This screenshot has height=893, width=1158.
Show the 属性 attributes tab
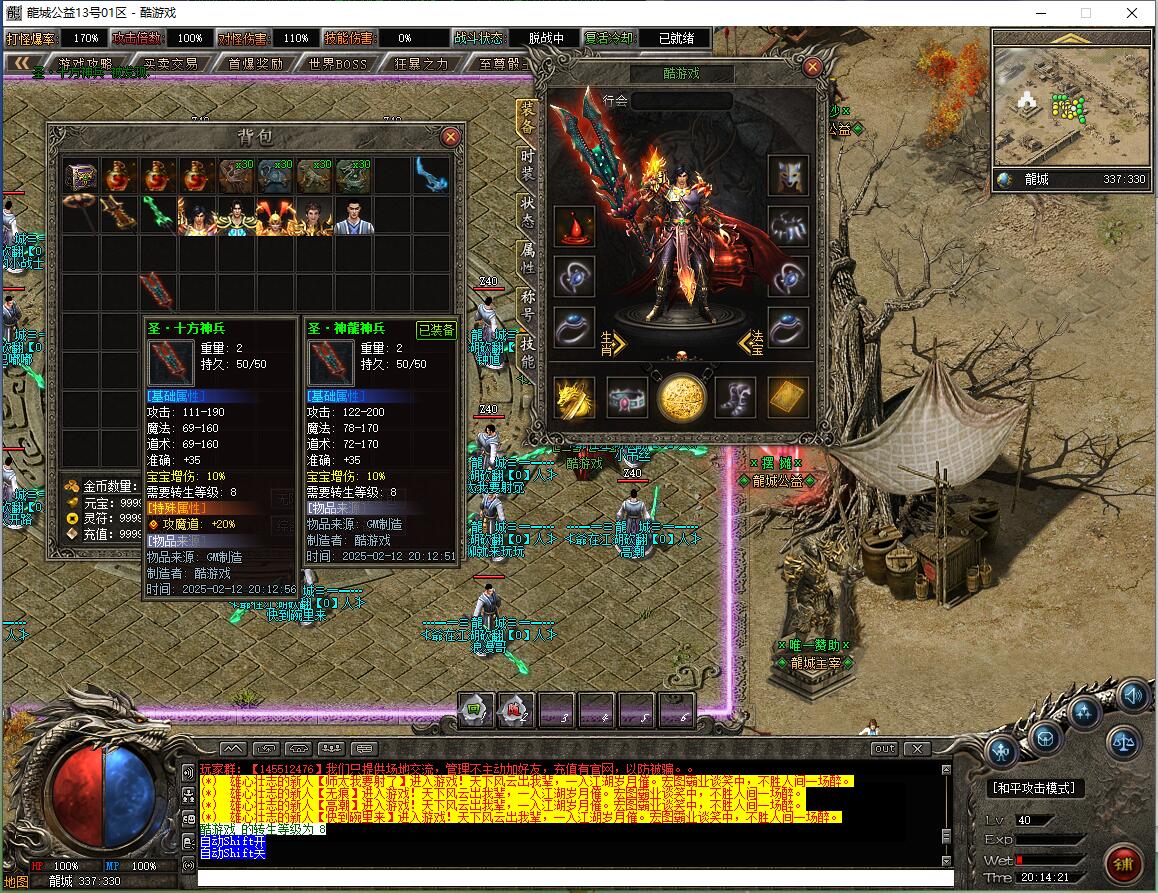point(528,257)
